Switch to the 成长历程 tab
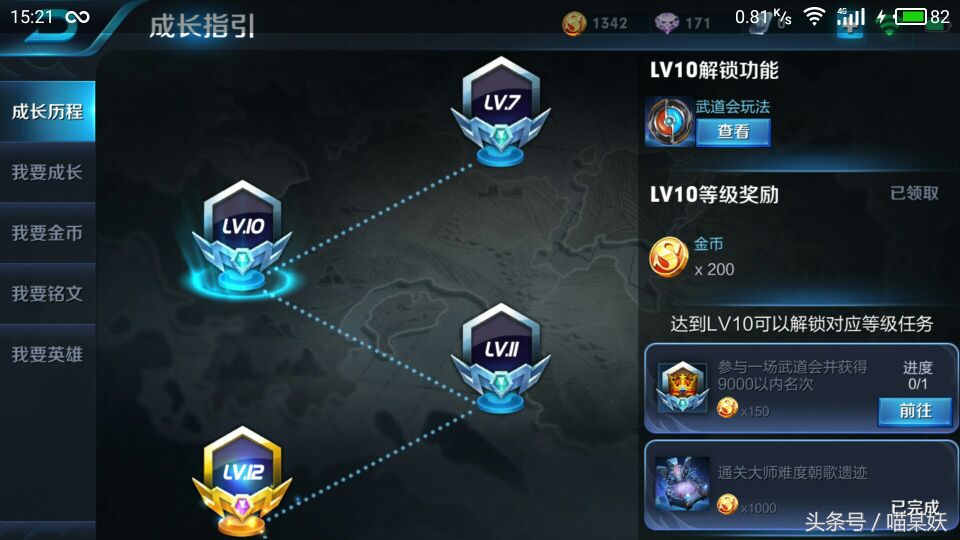This screenshot has height=540, width=960. pyautogui.click(x=47, y=111)
